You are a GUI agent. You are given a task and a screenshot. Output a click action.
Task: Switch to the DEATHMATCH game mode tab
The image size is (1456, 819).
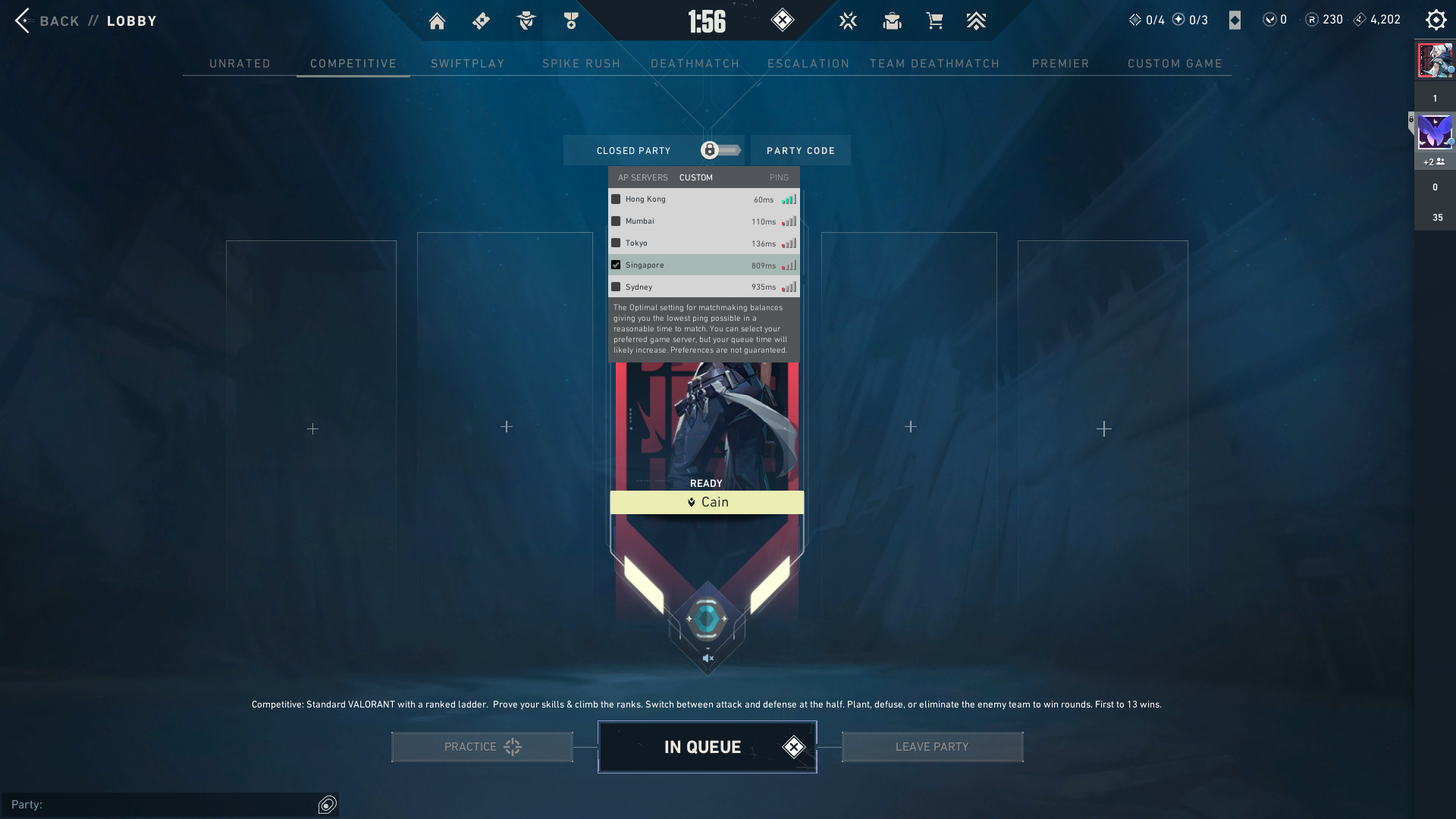tap(695, 64)
